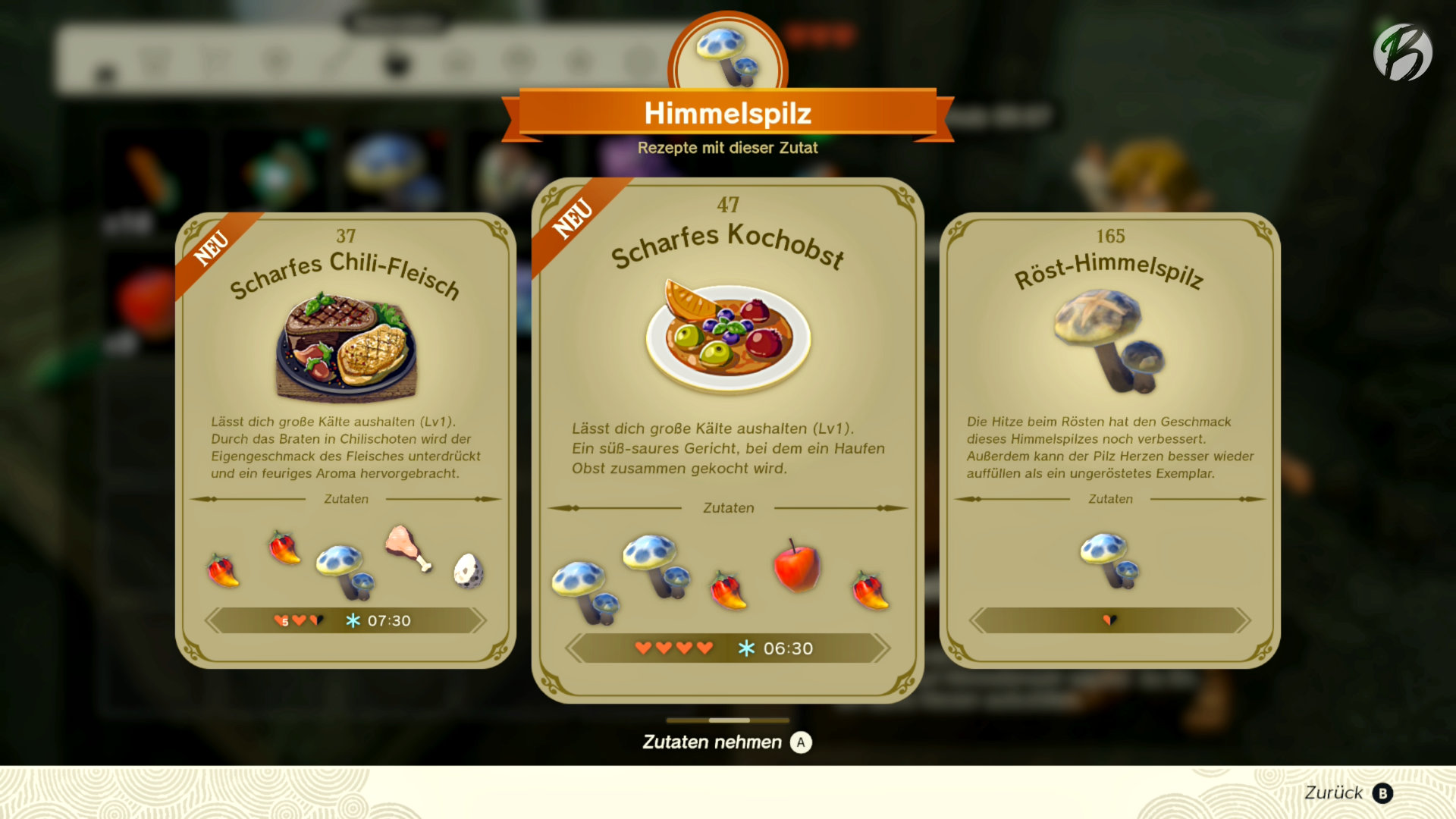Viewport: 1456px width, 819px height.
Task: Click the raw meat ingredient on Chili-Fleisch
Action: click(407, 548)
